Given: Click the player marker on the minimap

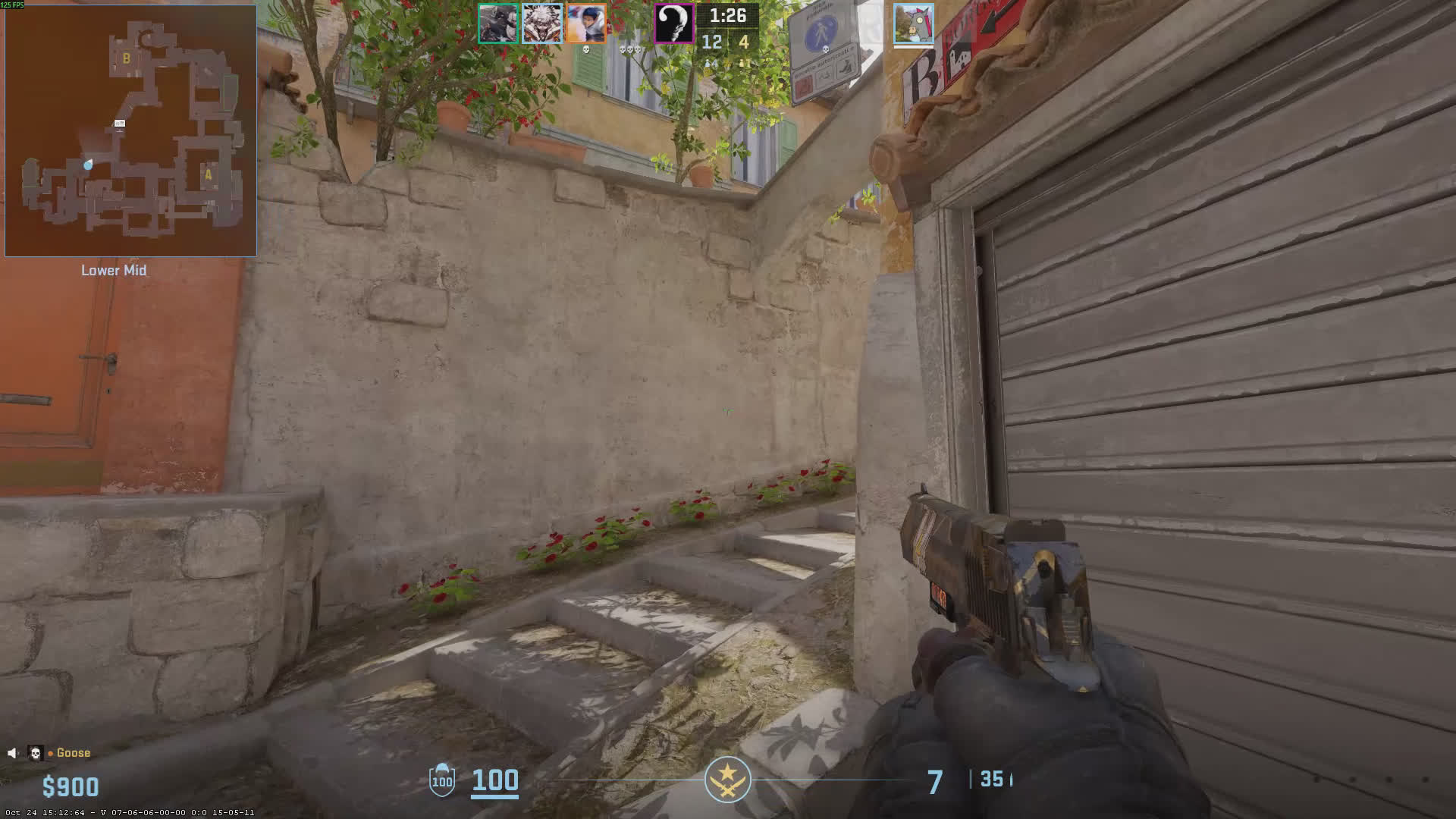Looking at the screenshot, I should point(89,164).
